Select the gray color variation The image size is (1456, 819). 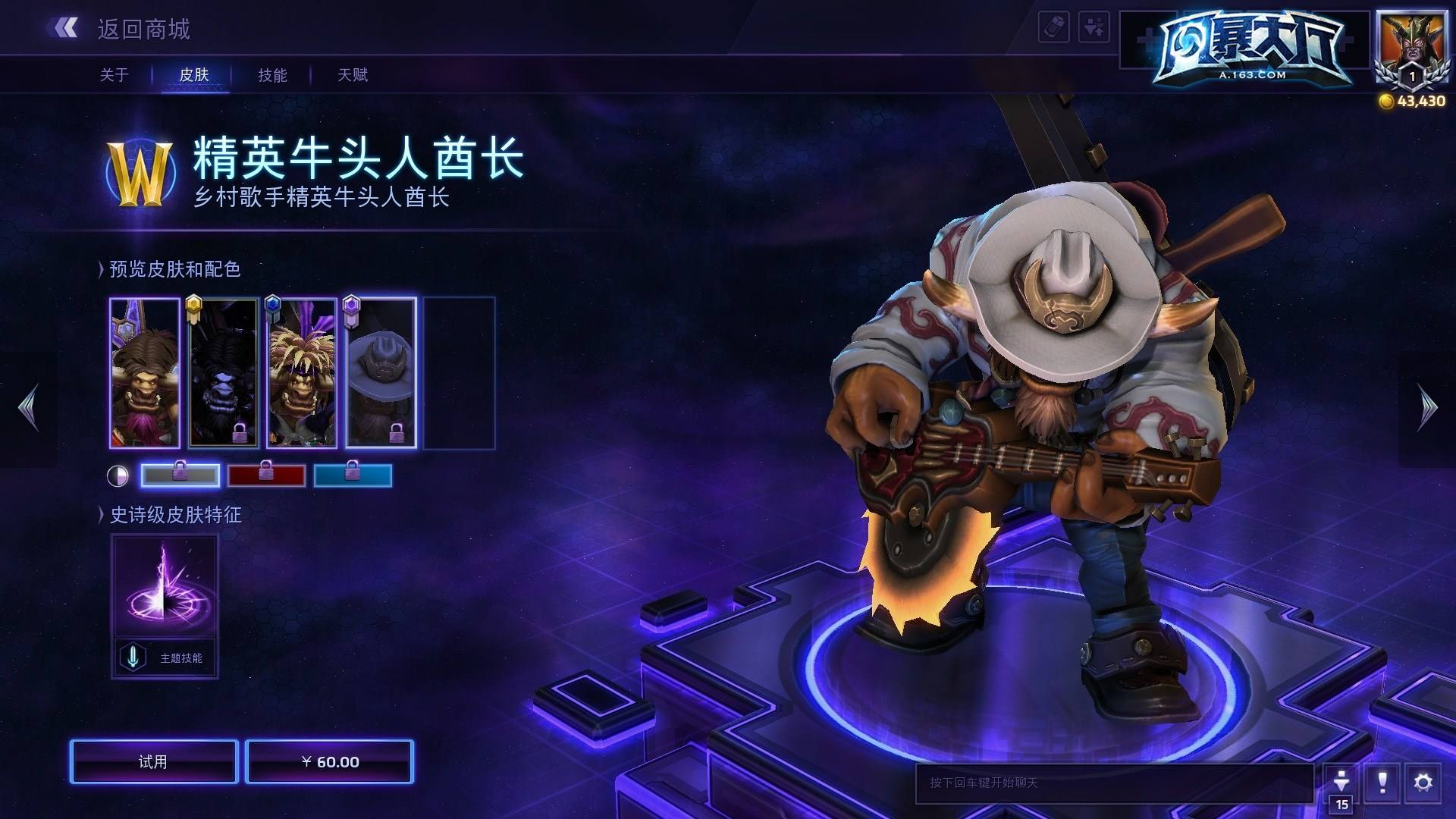180,475
